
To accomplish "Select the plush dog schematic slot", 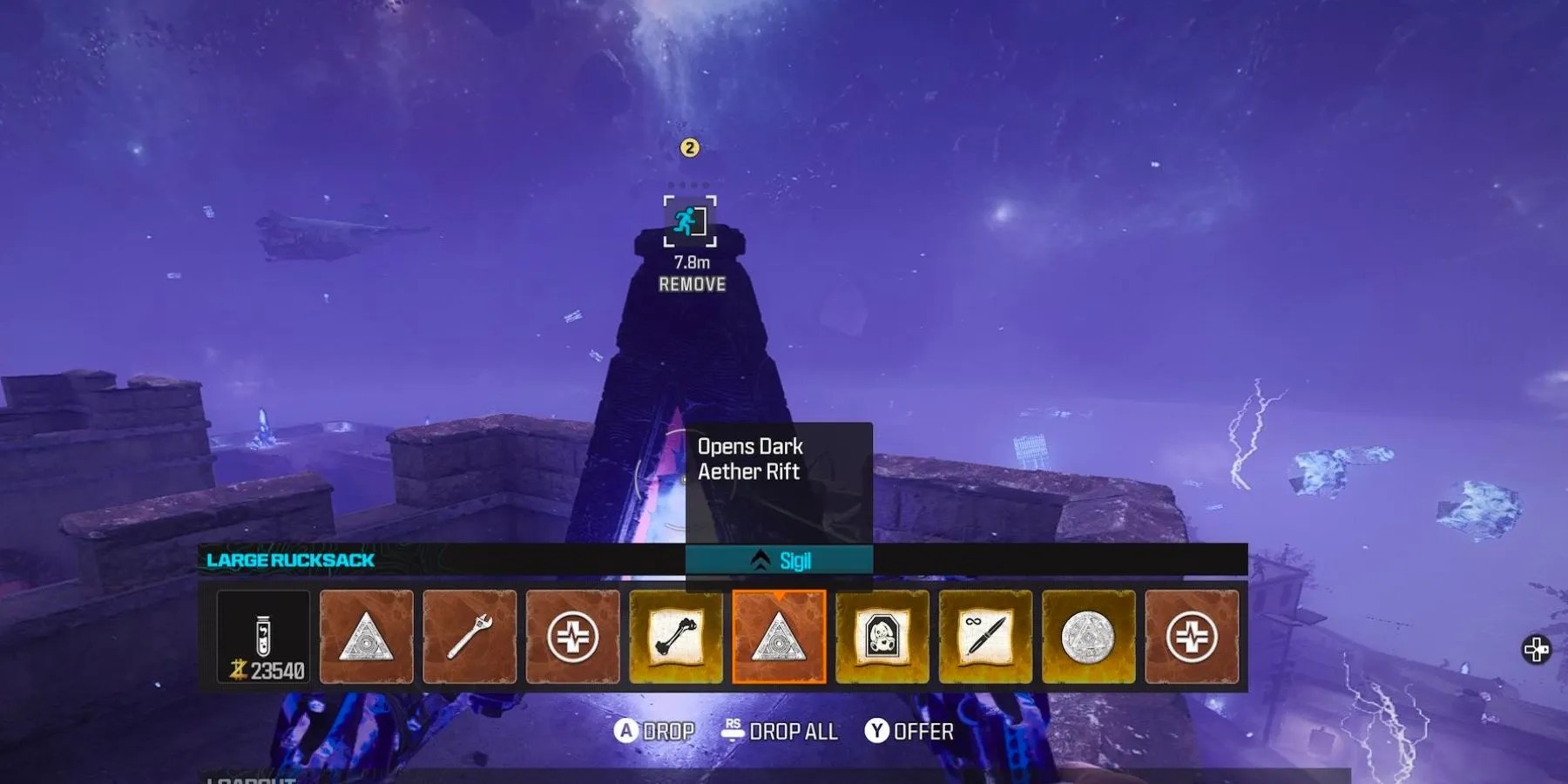I will [x=882, y=637].
